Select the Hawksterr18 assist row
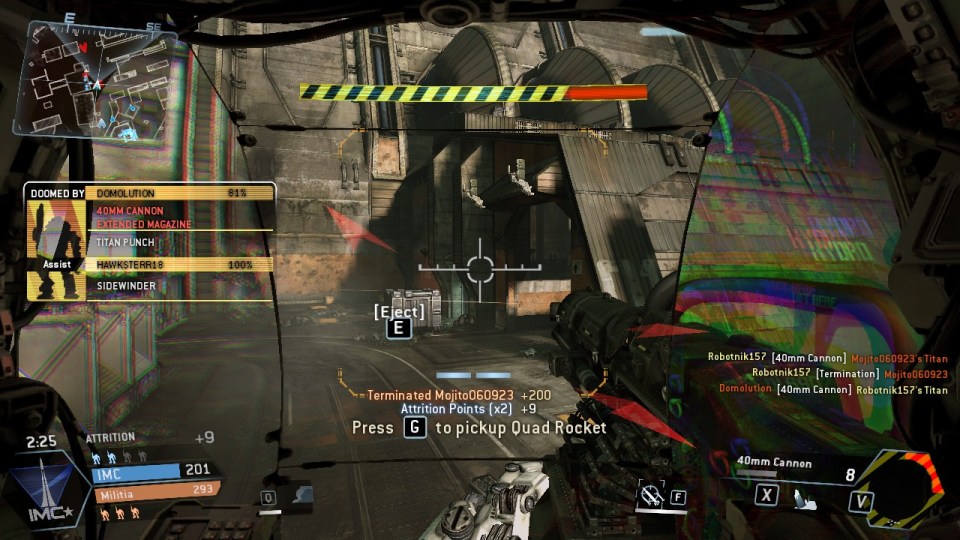This screenshot has height=540, width=960. click(180, 265)
